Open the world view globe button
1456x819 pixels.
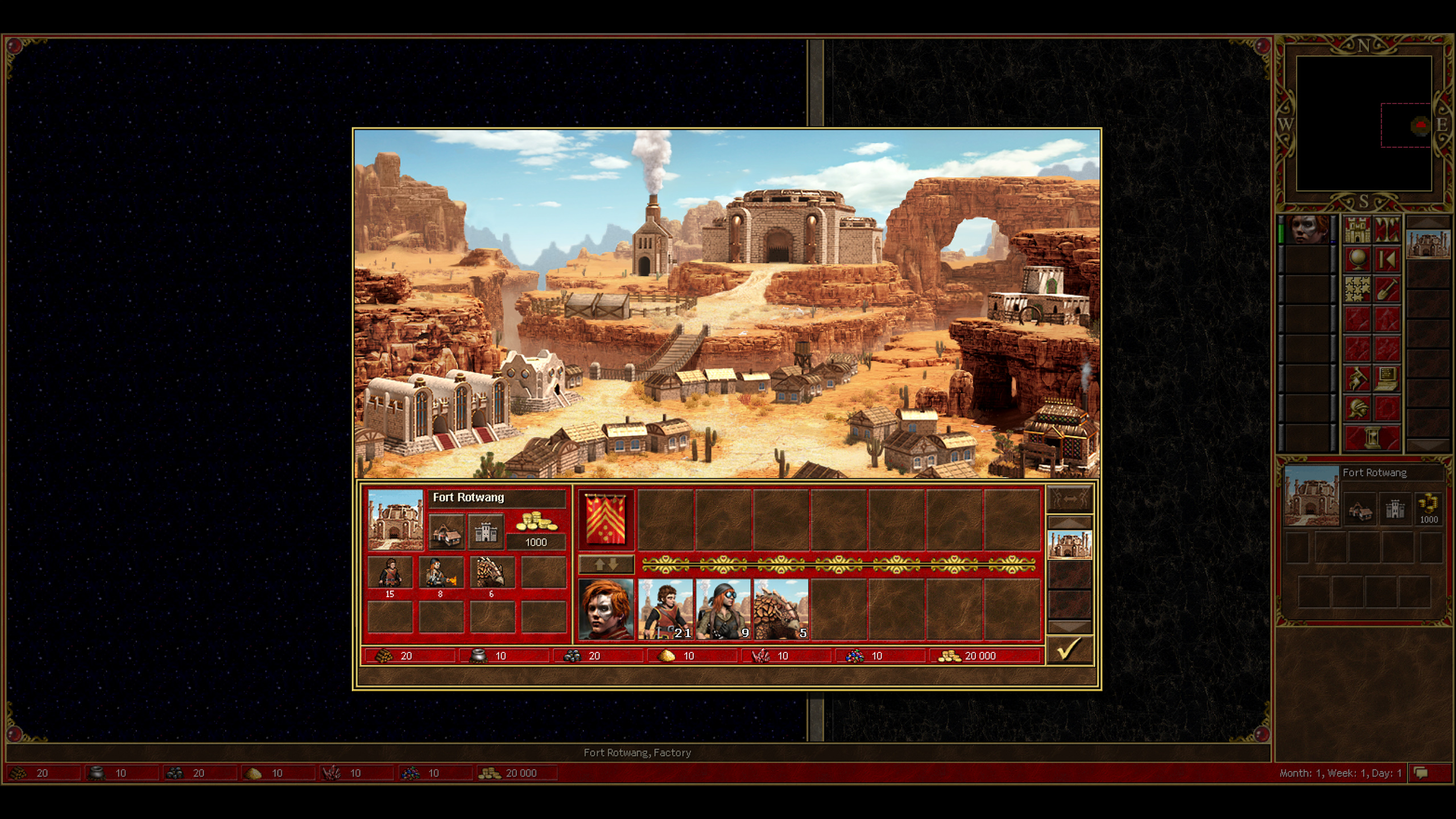1357,259
